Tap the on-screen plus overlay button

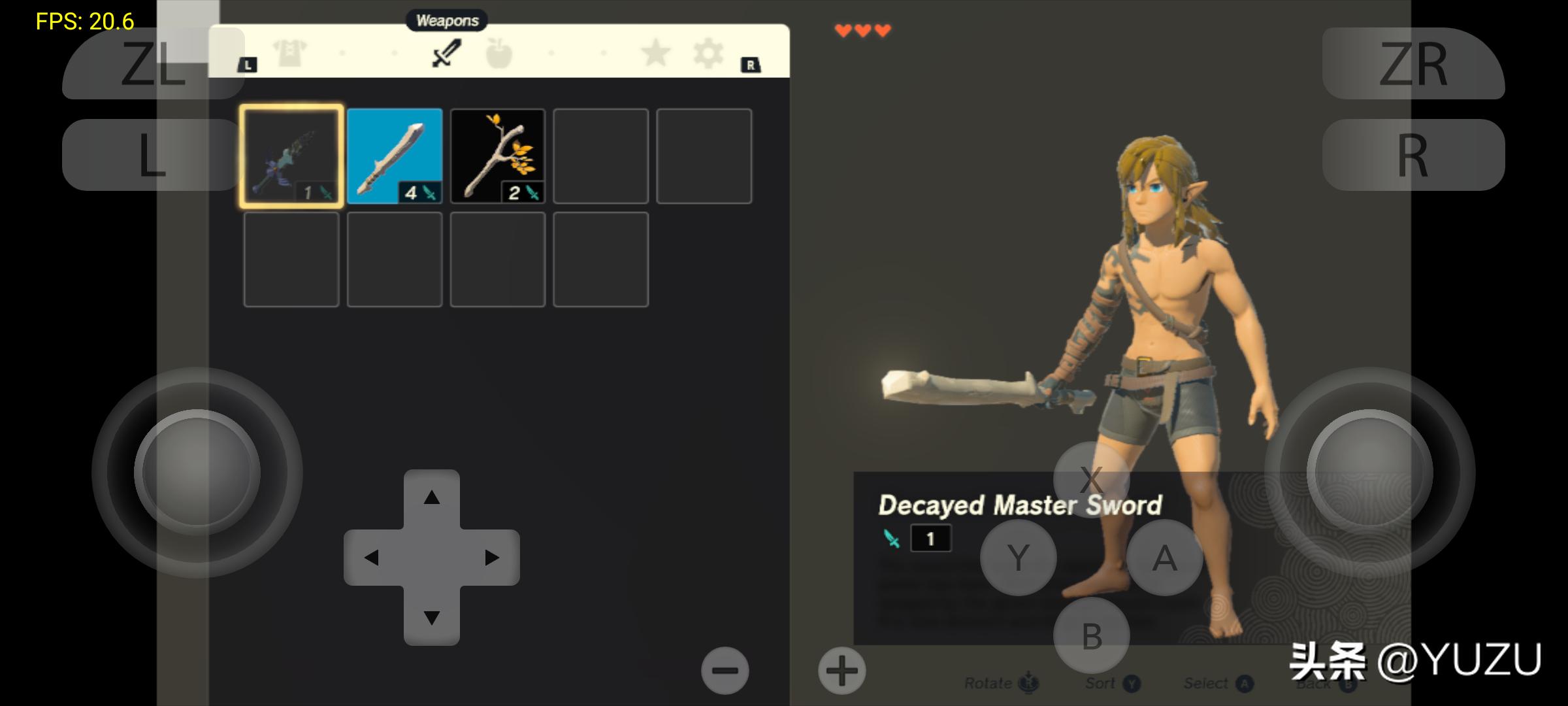tap(841, 671)
